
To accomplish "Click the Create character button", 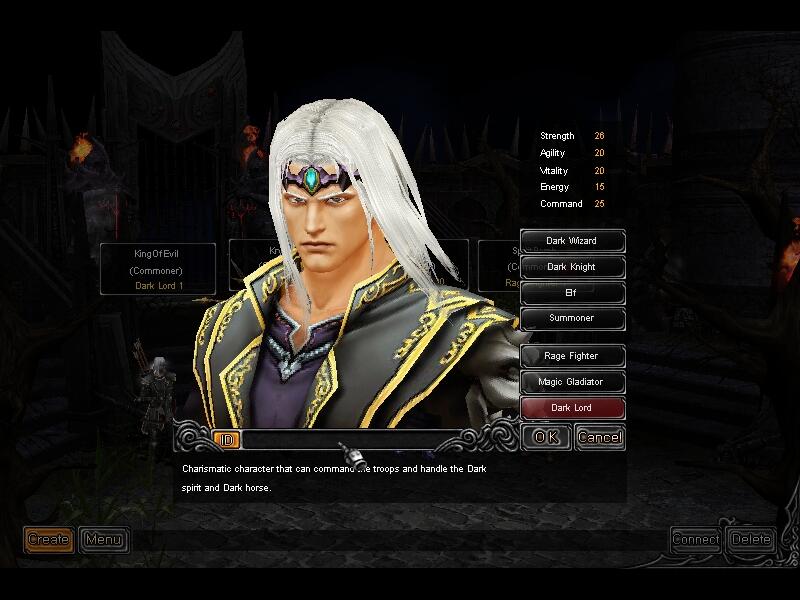I will (x=48, y=540).
